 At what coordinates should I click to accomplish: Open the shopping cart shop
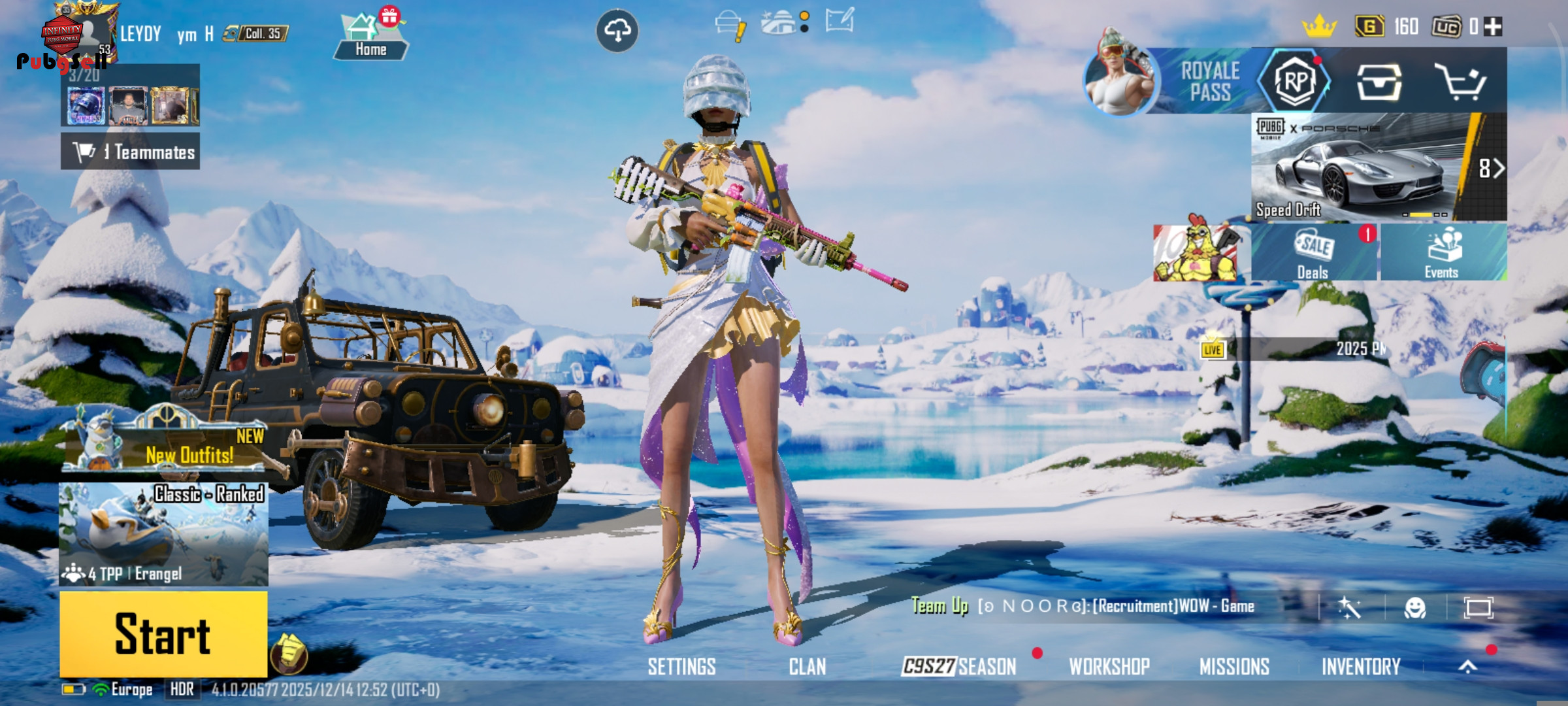(1460, 82)
